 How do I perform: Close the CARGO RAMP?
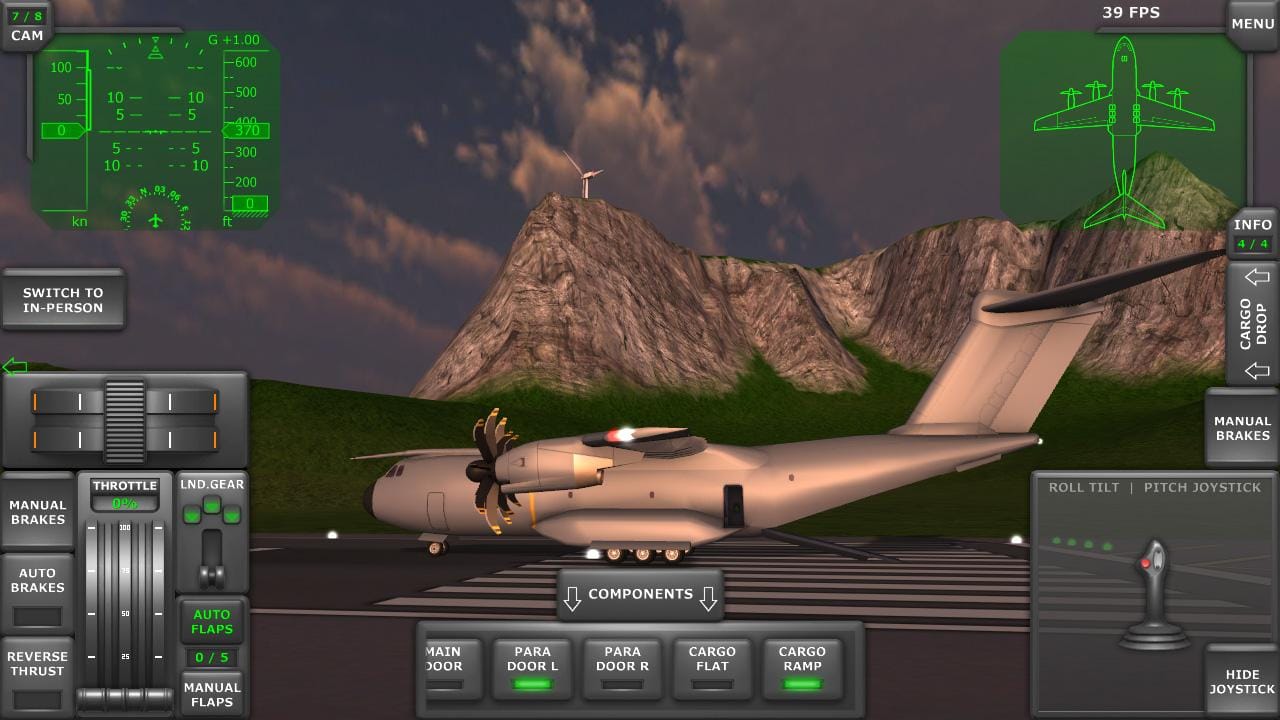[x=802, y=665]
